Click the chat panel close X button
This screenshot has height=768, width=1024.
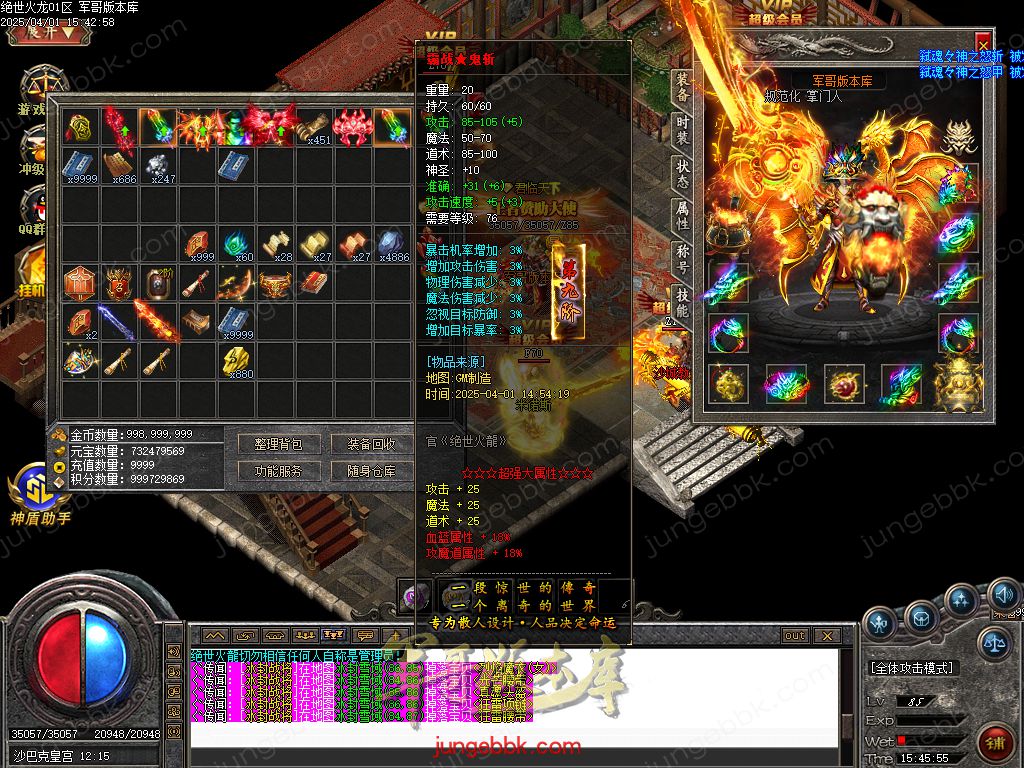pyautogui.click(x=826, y=635)
